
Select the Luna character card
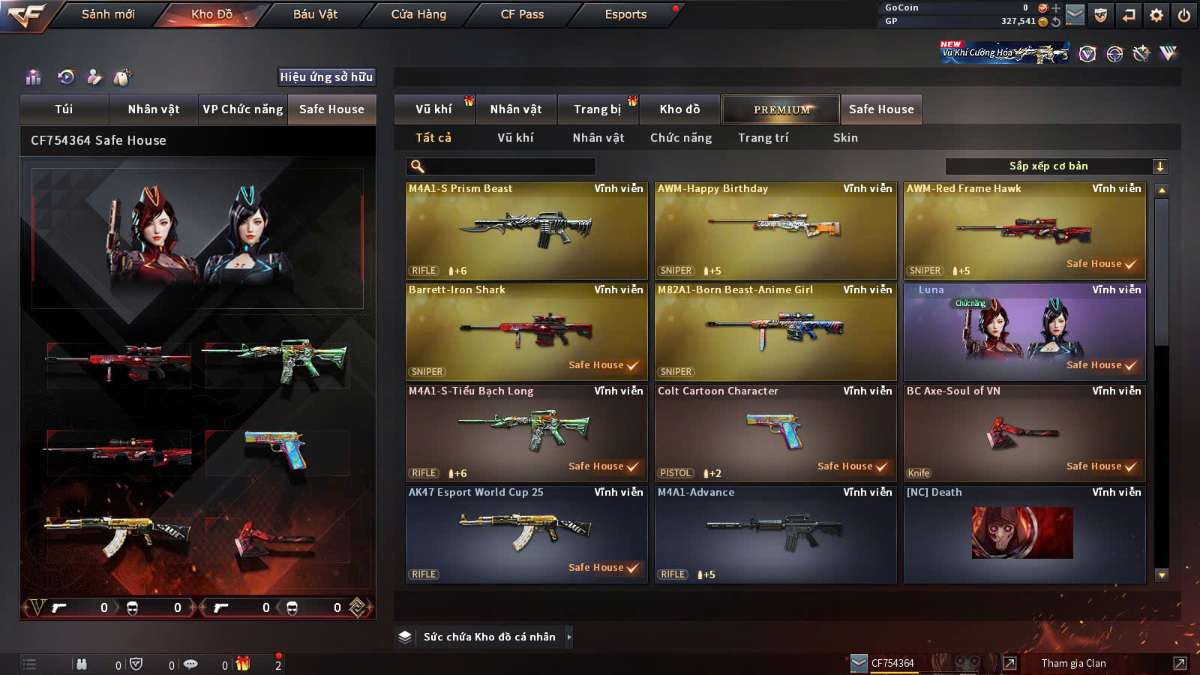point(1024,331)
